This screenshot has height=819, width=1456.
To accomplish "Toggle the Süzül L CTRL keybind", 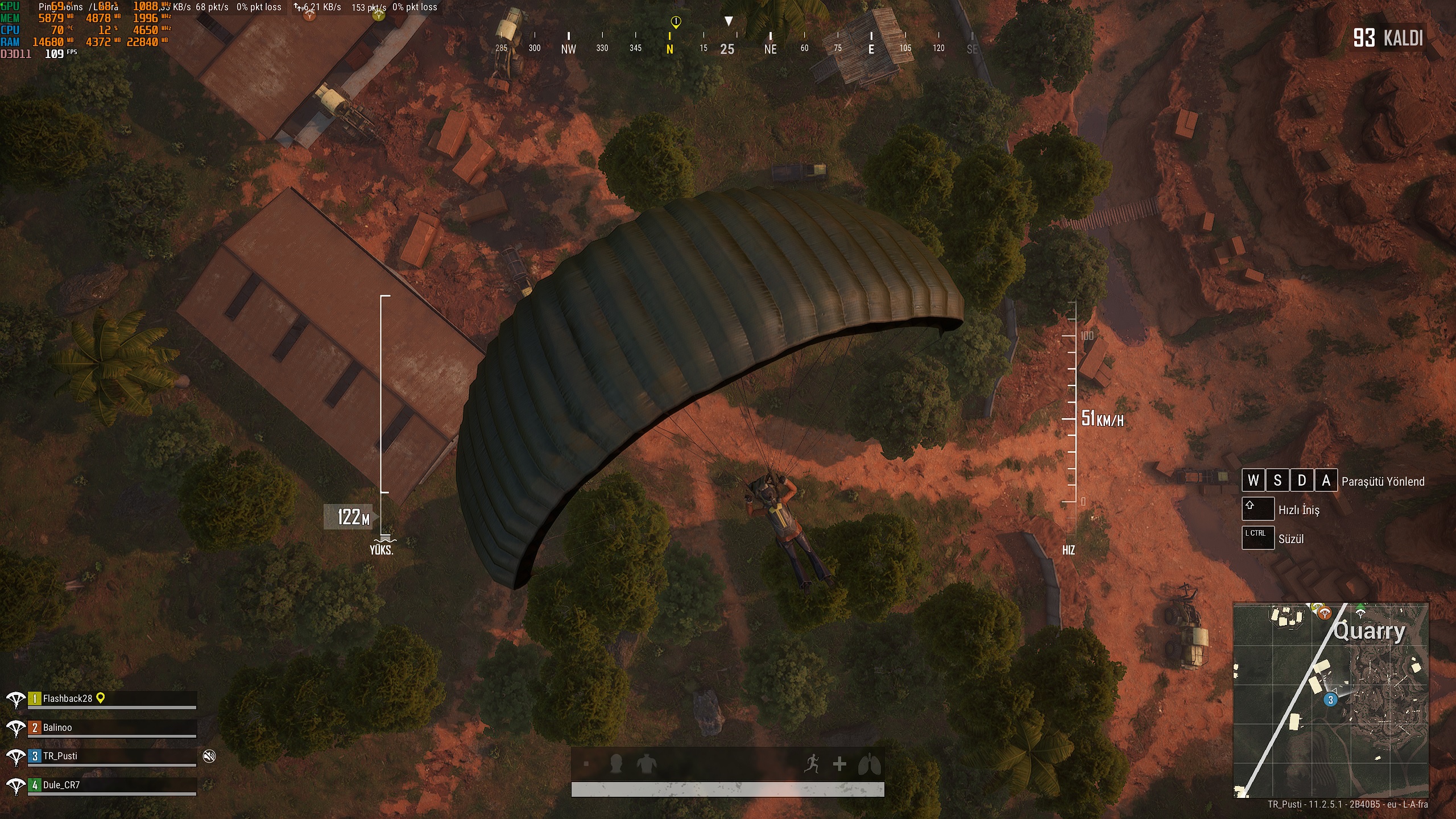I will [x=1260, y=538].
